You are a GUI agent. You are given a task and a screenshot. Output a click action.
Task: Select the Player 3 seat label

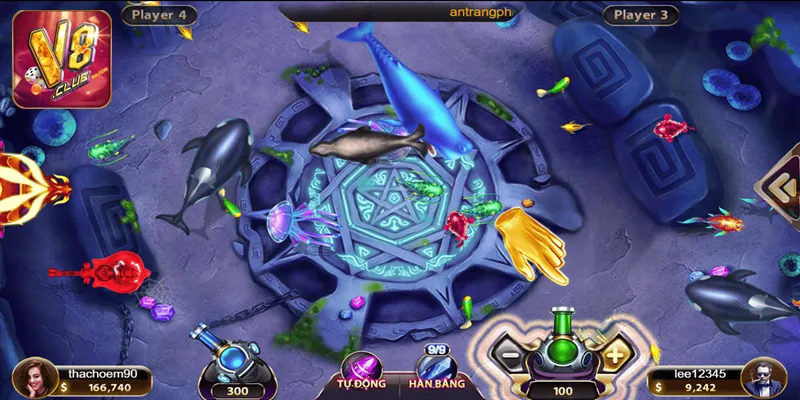641,15
